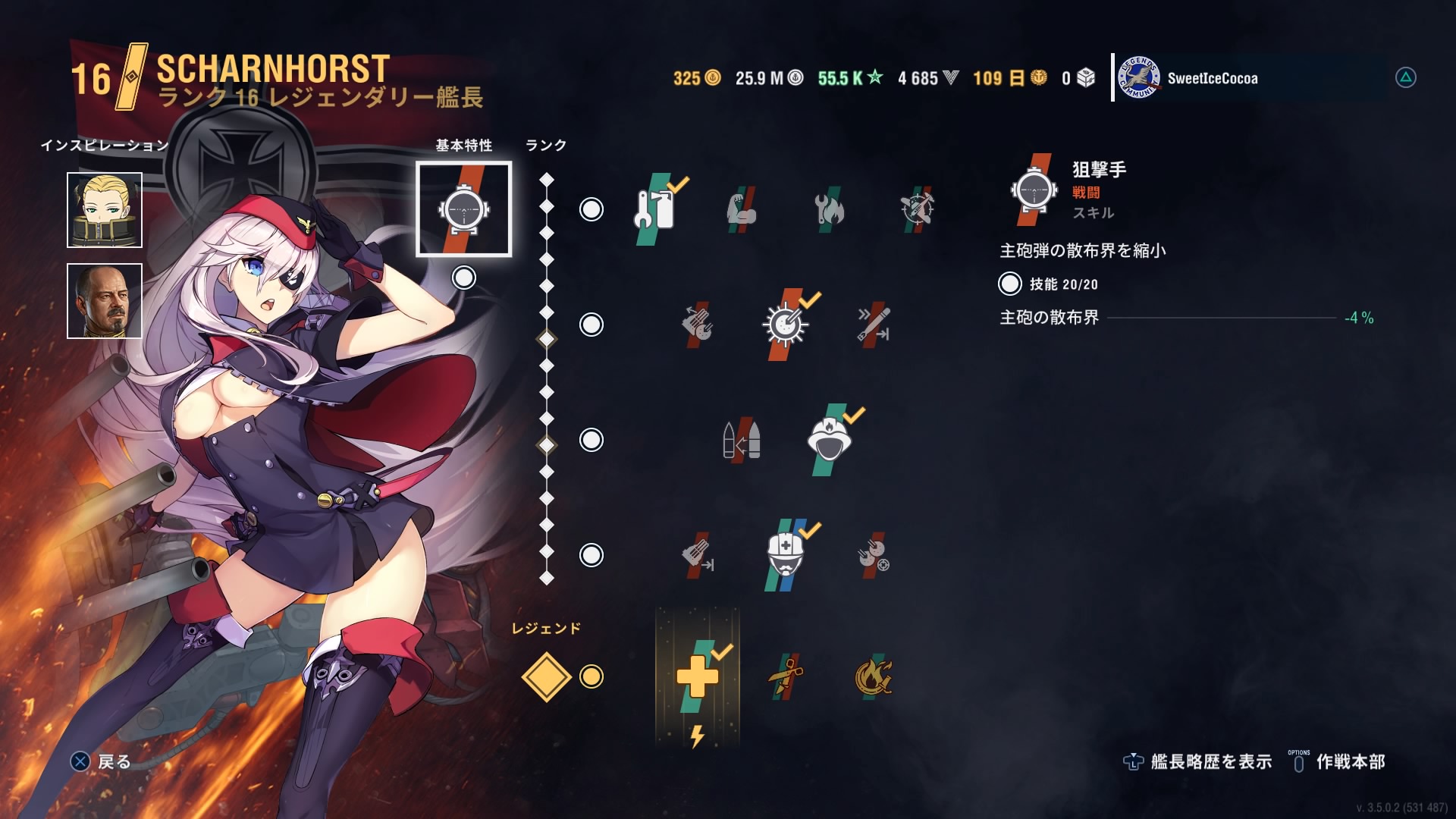The width and height of the screenshot is (1456, 819).
Task: Show commander biography via 艦長略歴を表示
Action: (x=1198, y=761)
